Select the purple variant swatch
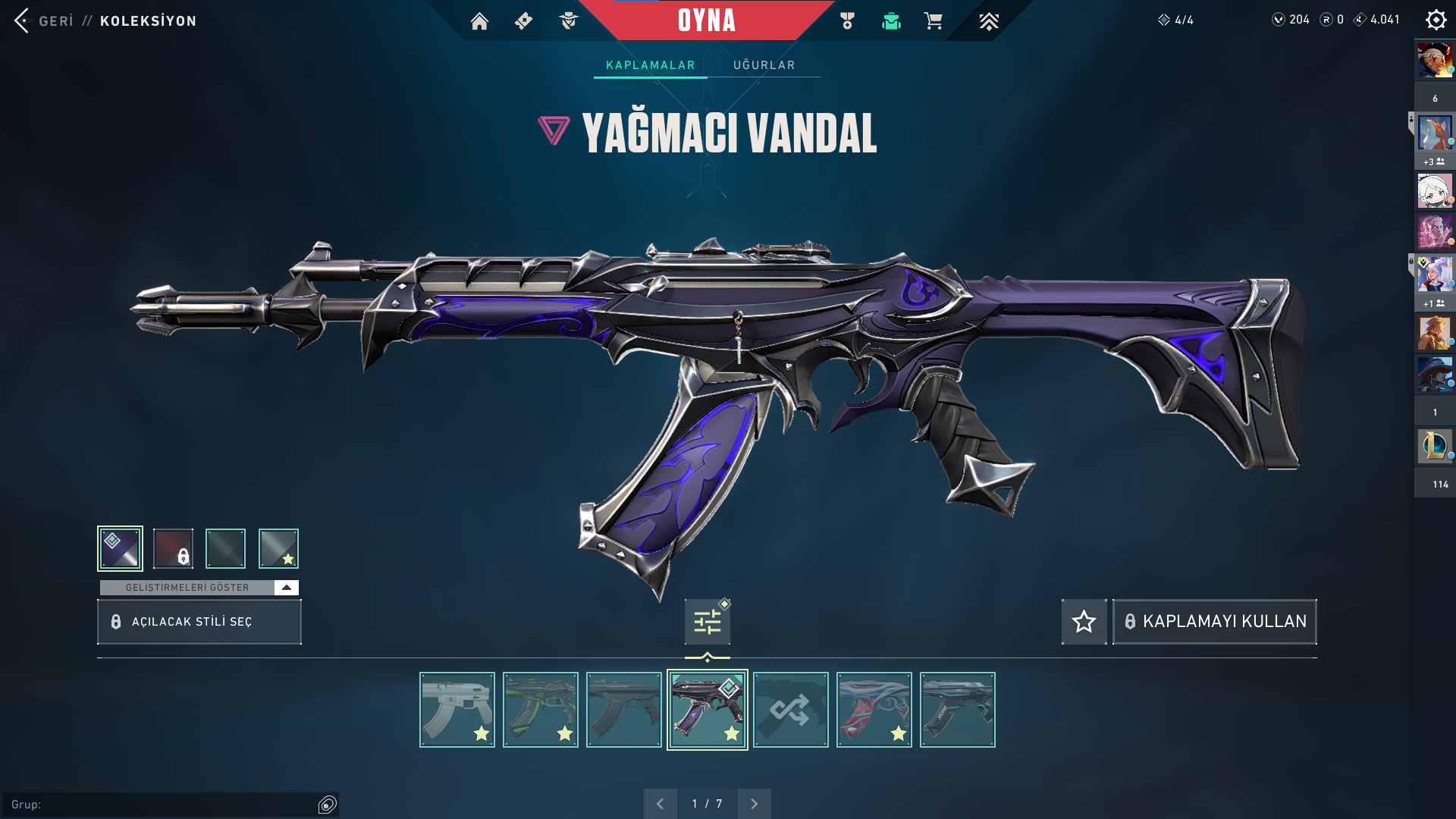 click(120, 548)
